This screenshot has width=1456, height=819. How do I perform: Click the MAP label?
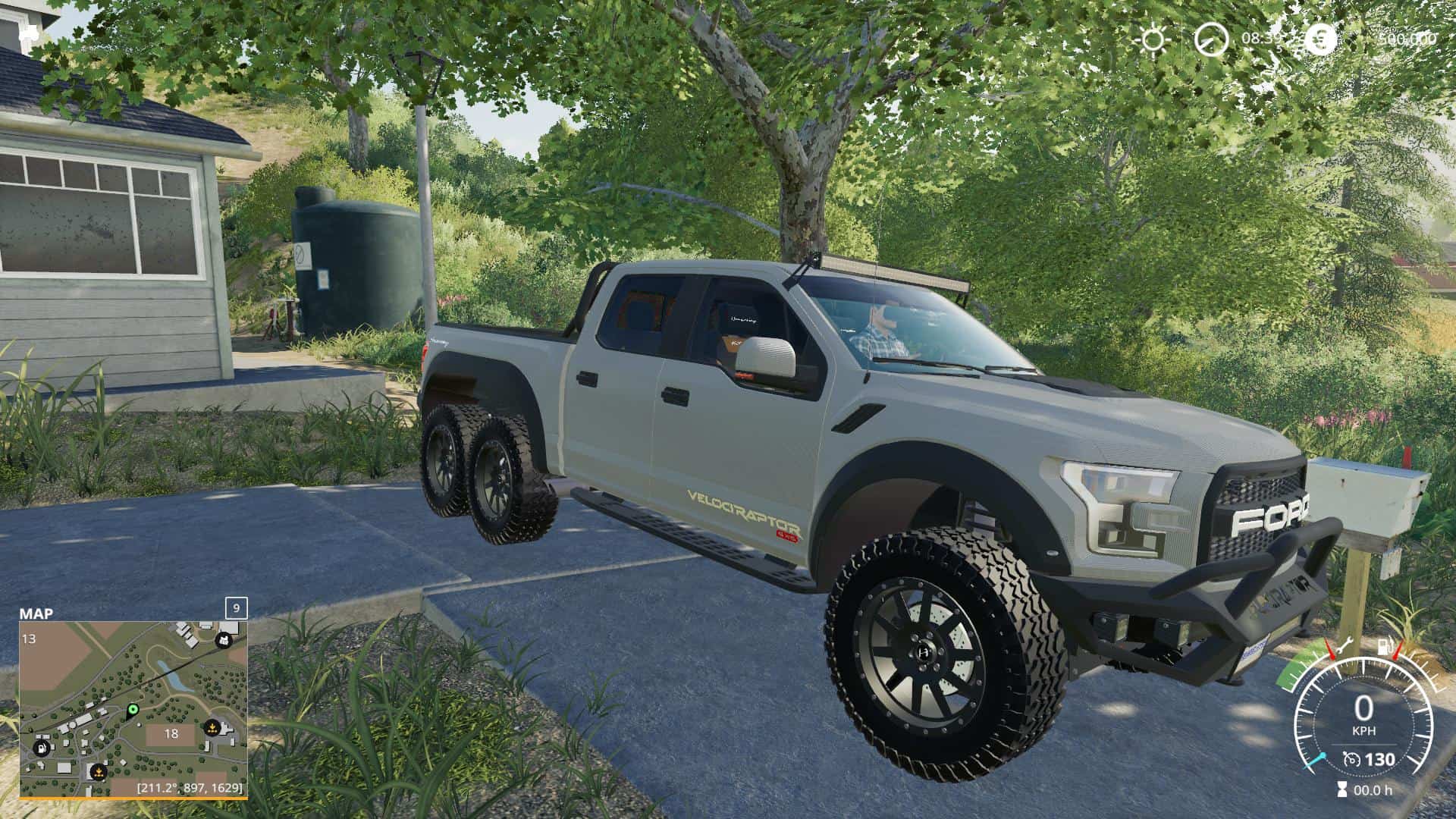[36, 613]
